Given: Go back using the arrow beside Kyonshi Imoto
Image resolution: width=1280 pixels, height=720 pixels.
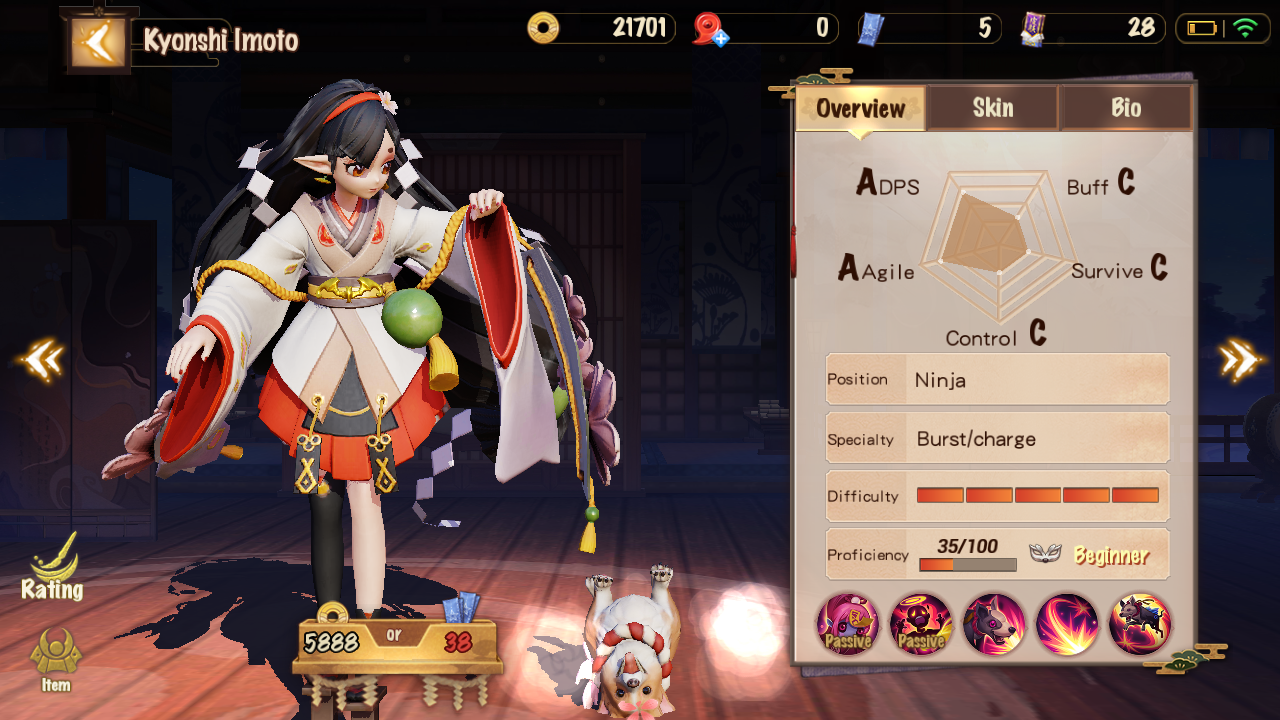Looking at the screenshot, I should coord(99,42).
